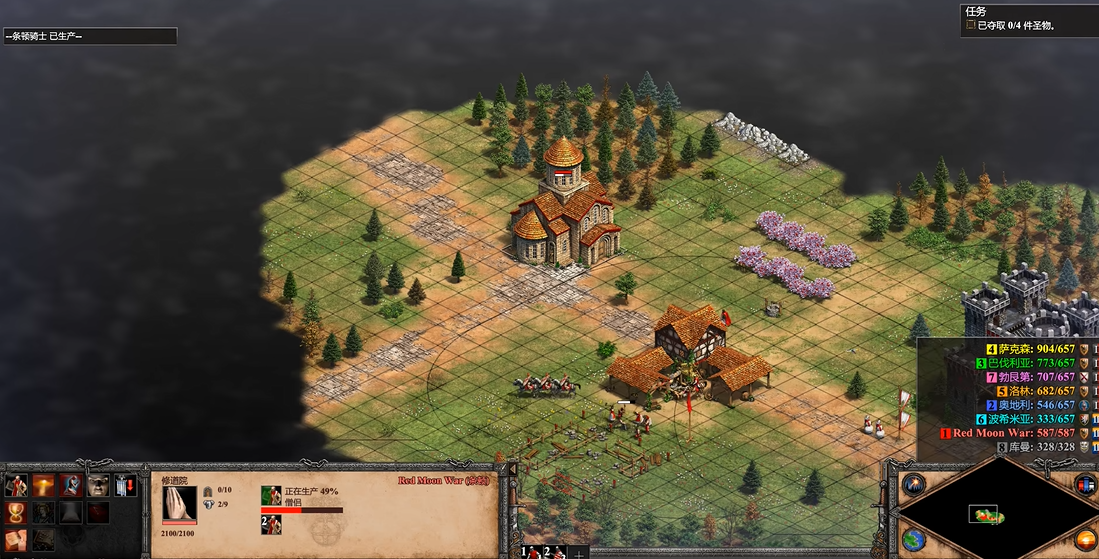Train a Monk from the command panel
This screenshot has width=1099, height=559.
click(x=17, y=486)
